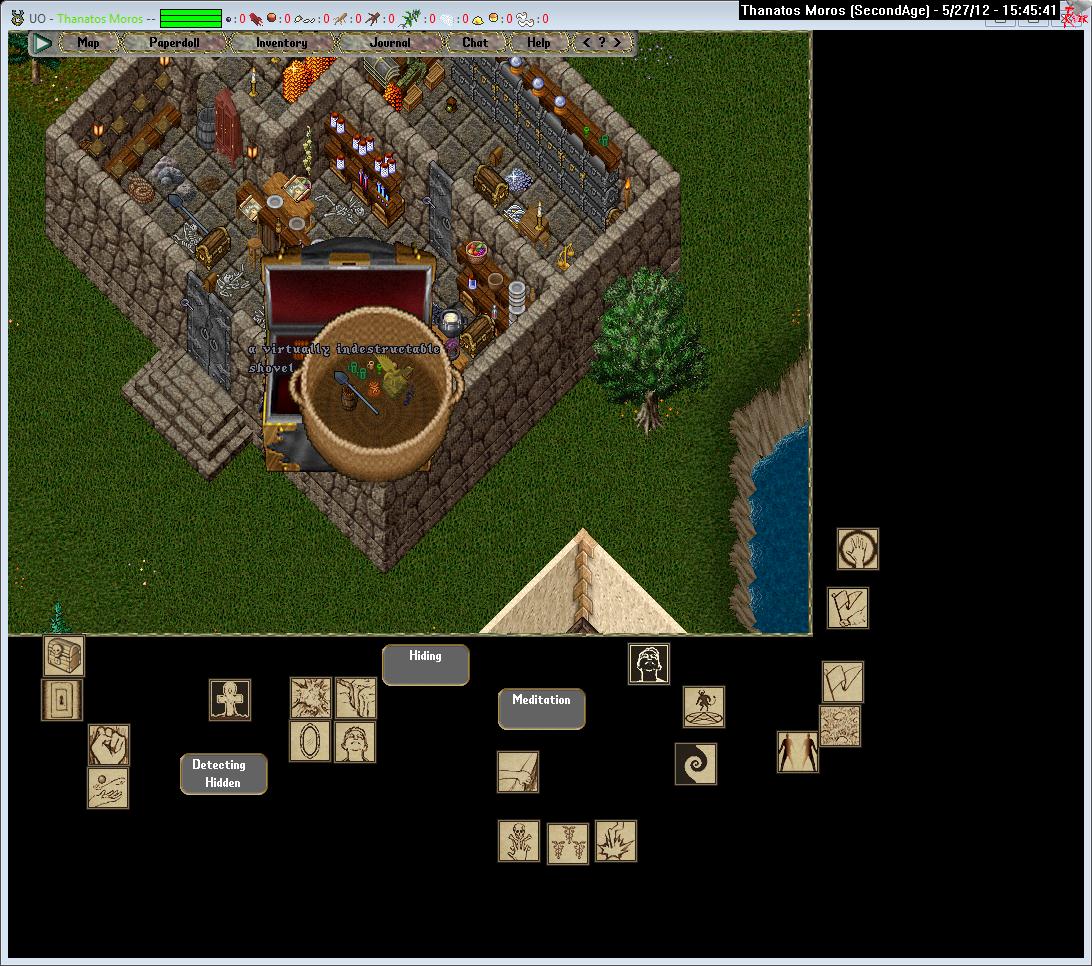Viewport: 1092px width, 966px height.
Task: Cast the skull and crossbones spell icon
Action: click(x=519, y=841)
